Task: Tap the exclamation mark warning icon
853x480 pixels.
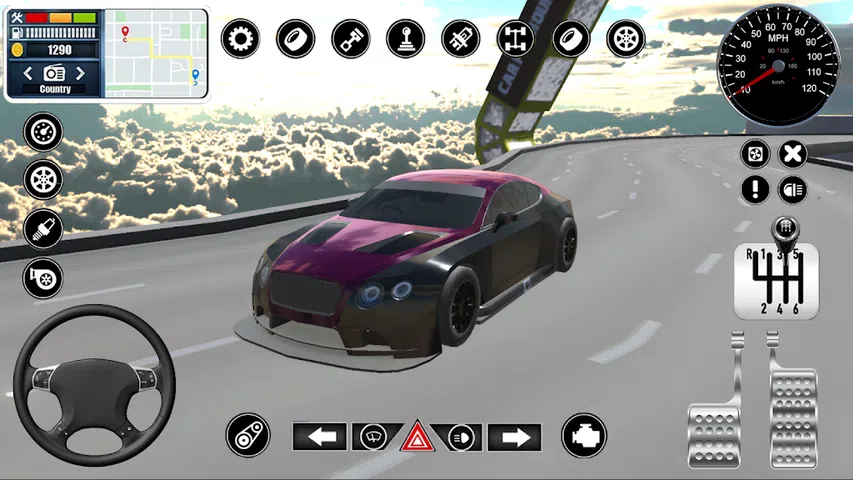Action: (756, 188)
